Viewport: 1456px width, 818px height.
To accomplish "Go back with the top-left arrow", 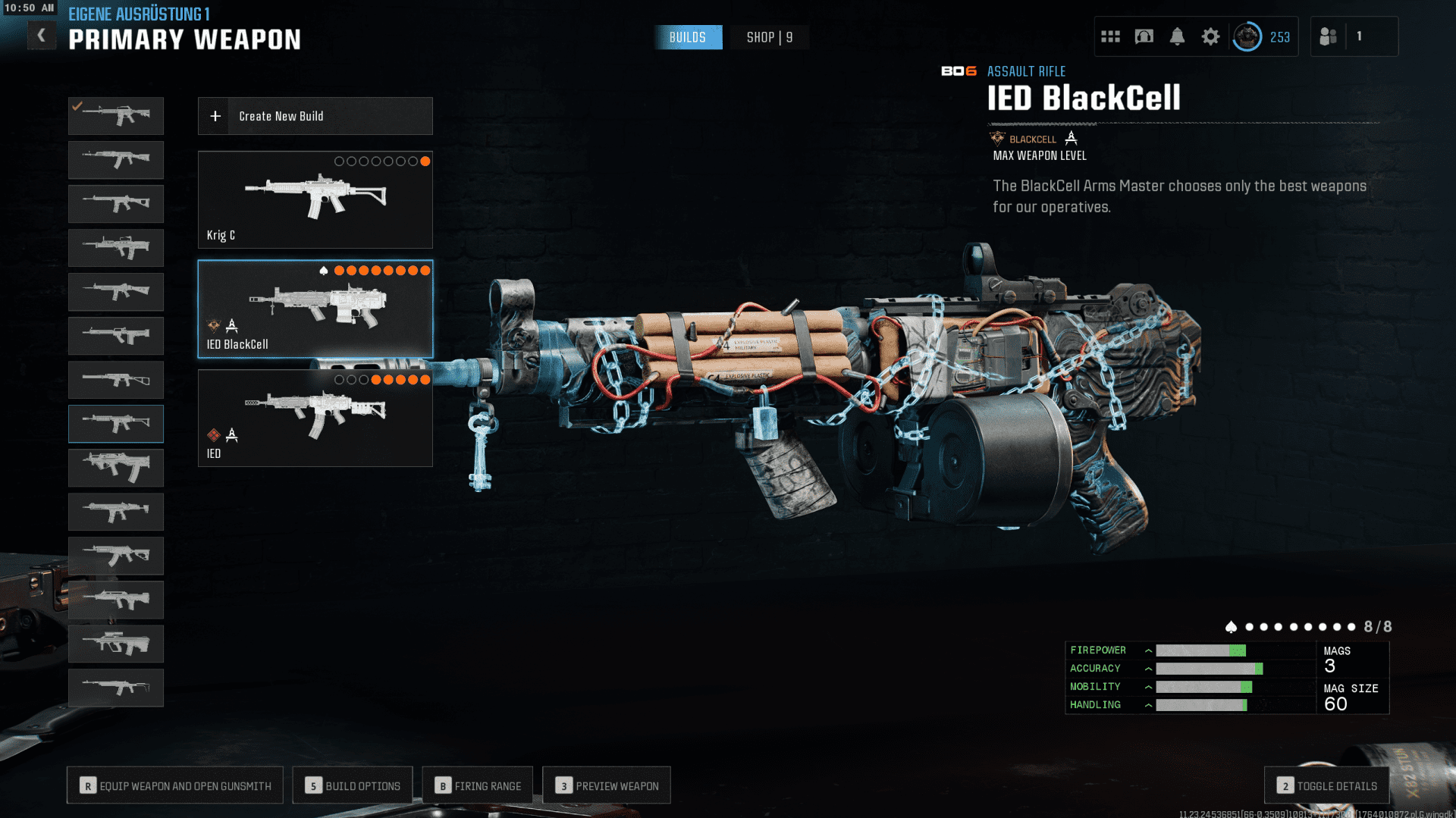I will [42, 36].
